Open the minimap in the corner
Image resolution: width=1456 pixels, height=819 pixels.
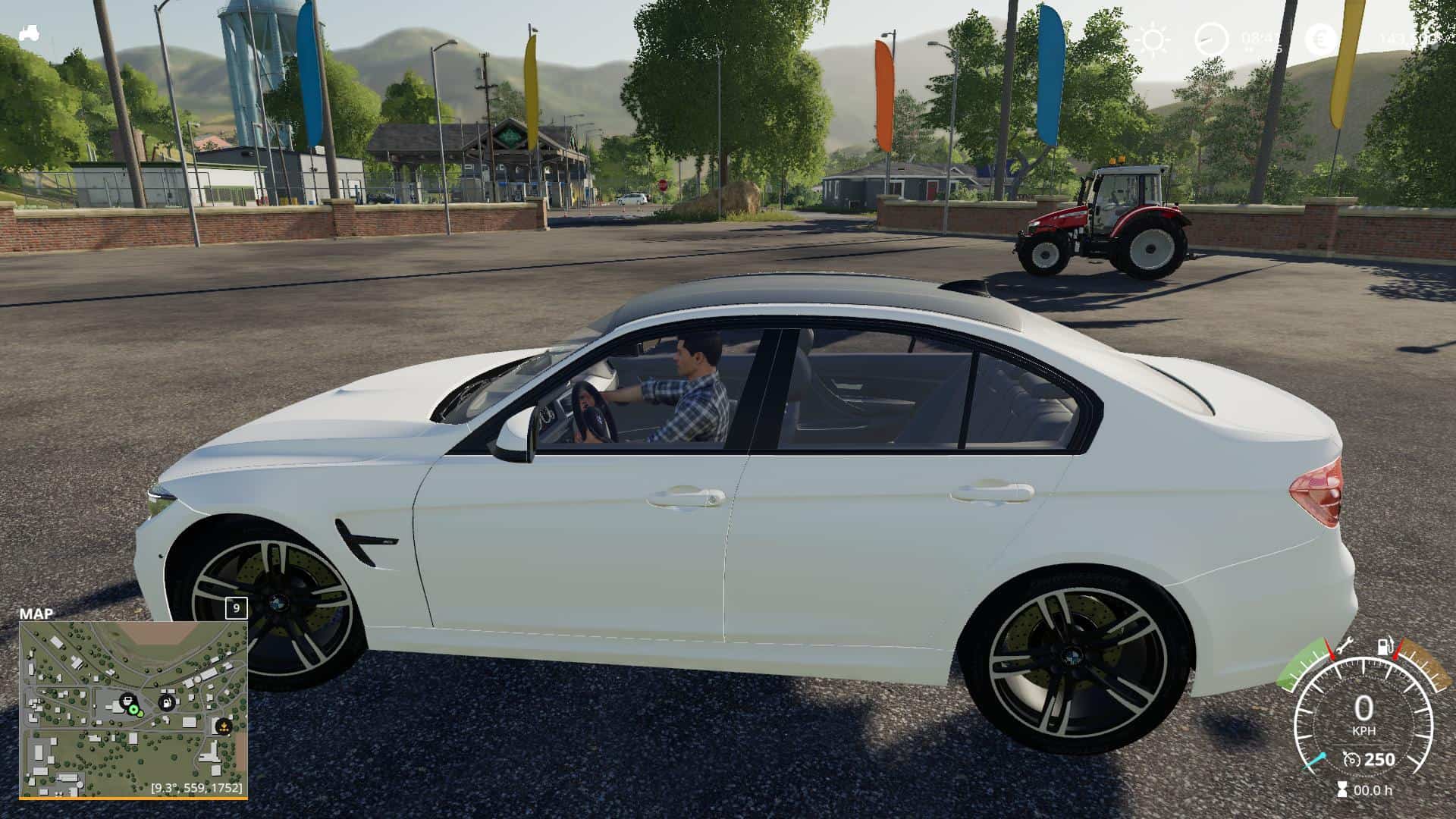[x=133, y=710]
